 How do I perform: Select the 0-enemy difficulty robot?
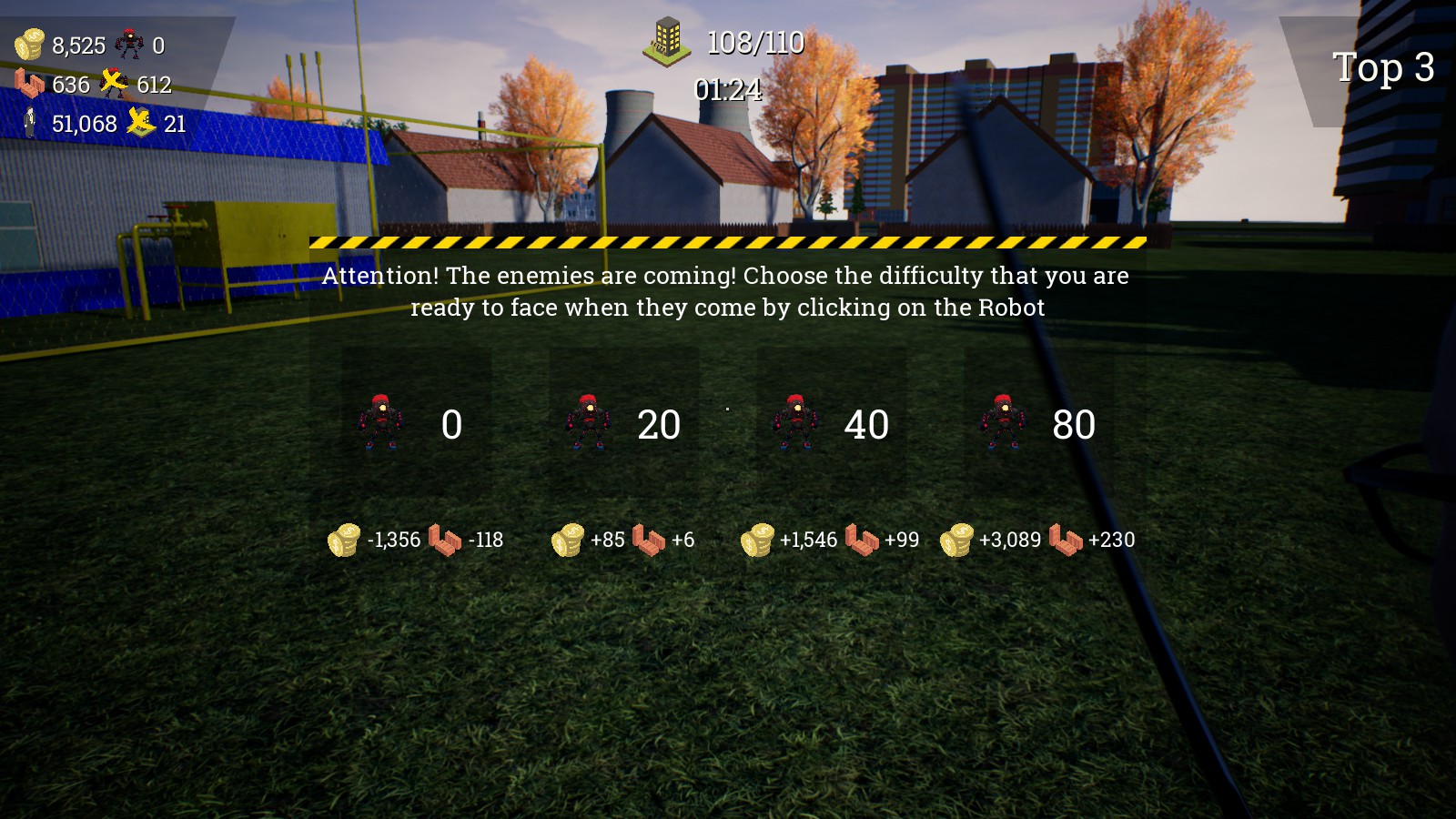click(x=381, y=424)
